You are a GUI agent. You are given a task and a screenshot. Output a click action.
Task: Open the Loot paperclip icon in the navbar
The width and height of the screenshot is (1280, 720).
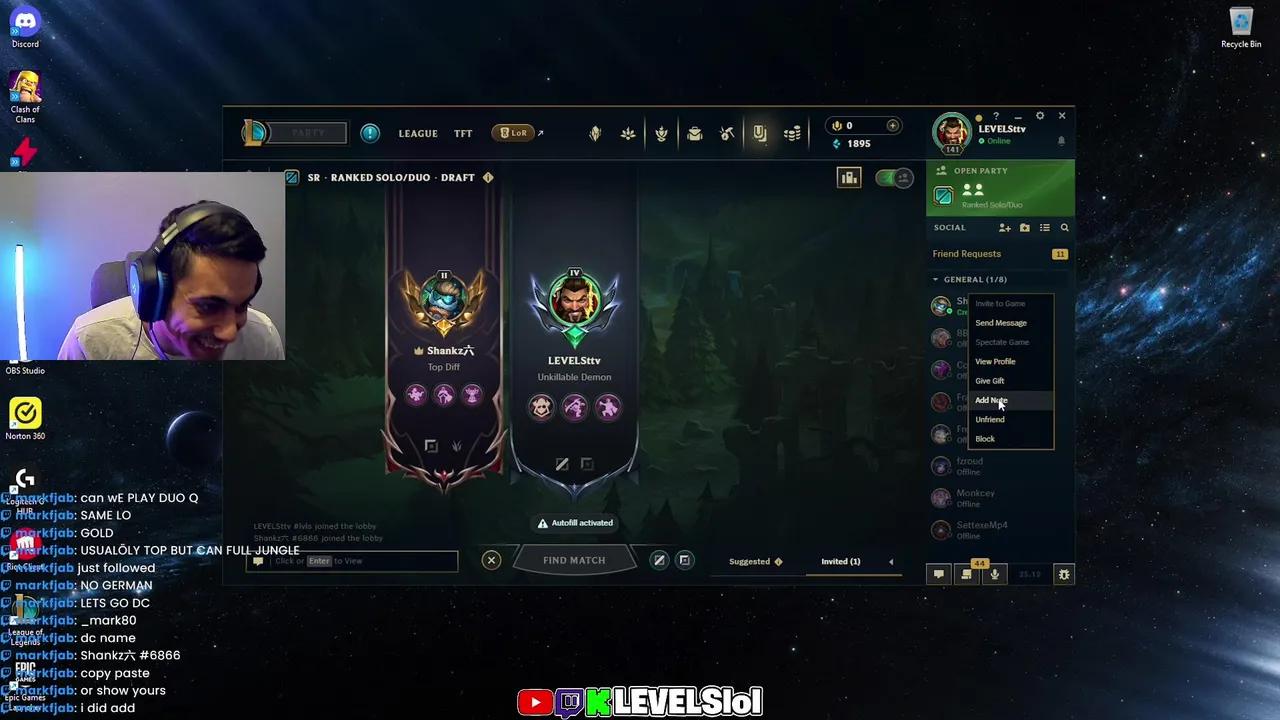[x=759, y=132]
